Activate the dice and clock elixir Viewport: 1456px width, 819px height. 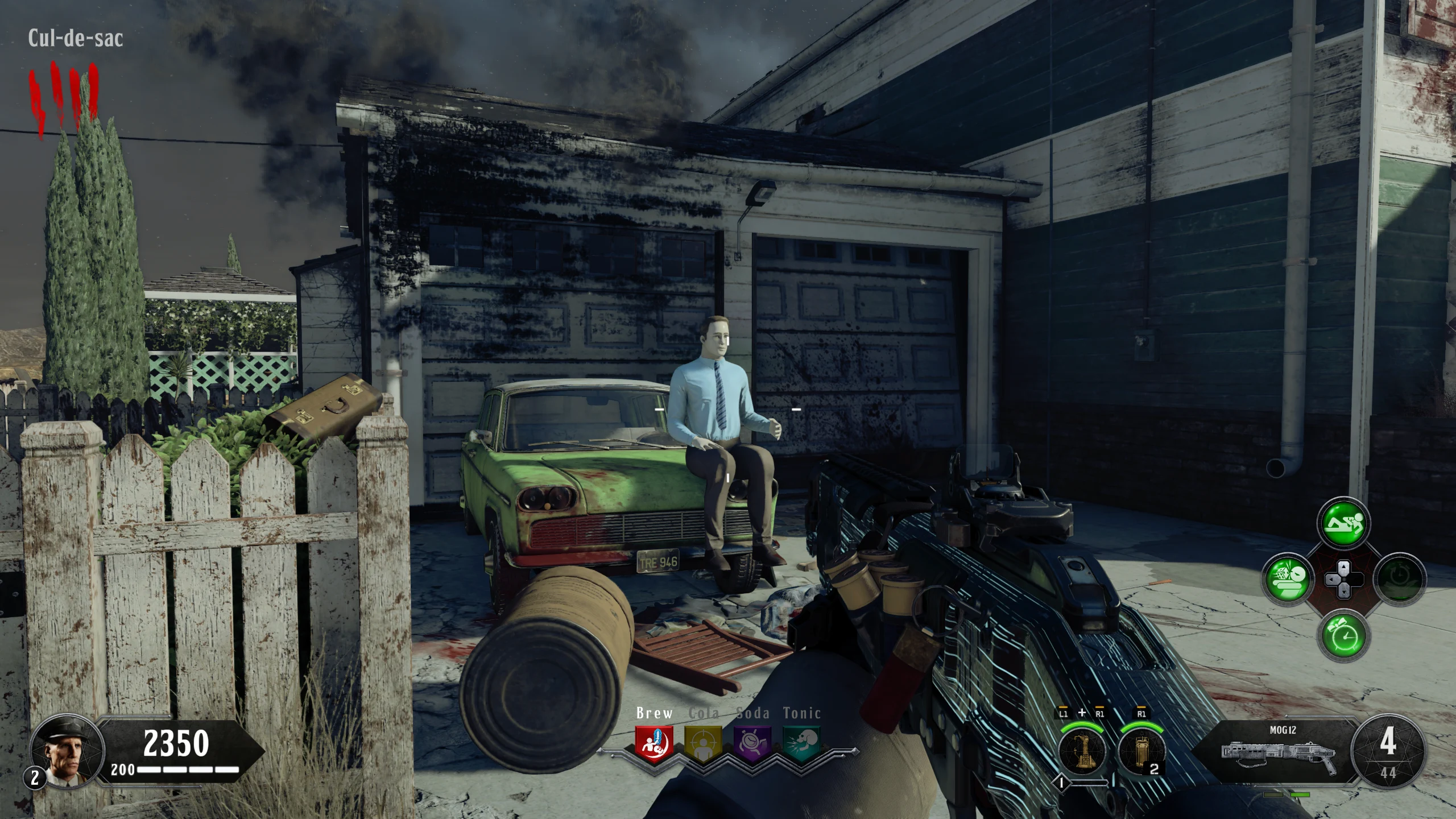click(x=1287, y=580)
